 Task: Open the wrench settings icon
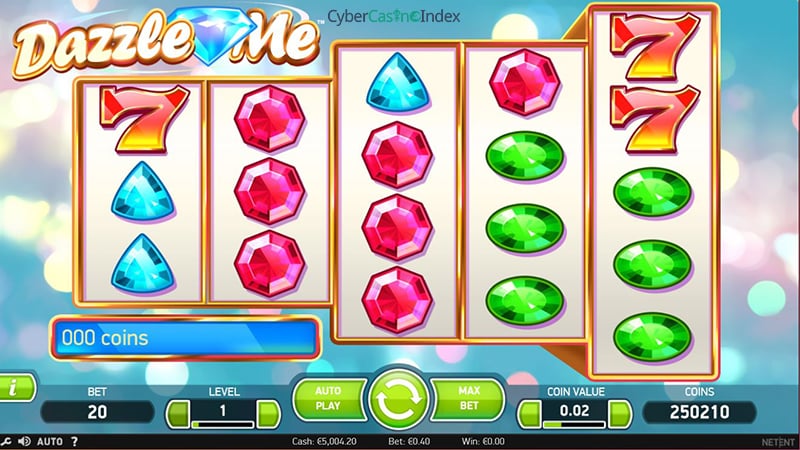pyautogui.click(x=7, y=441)
